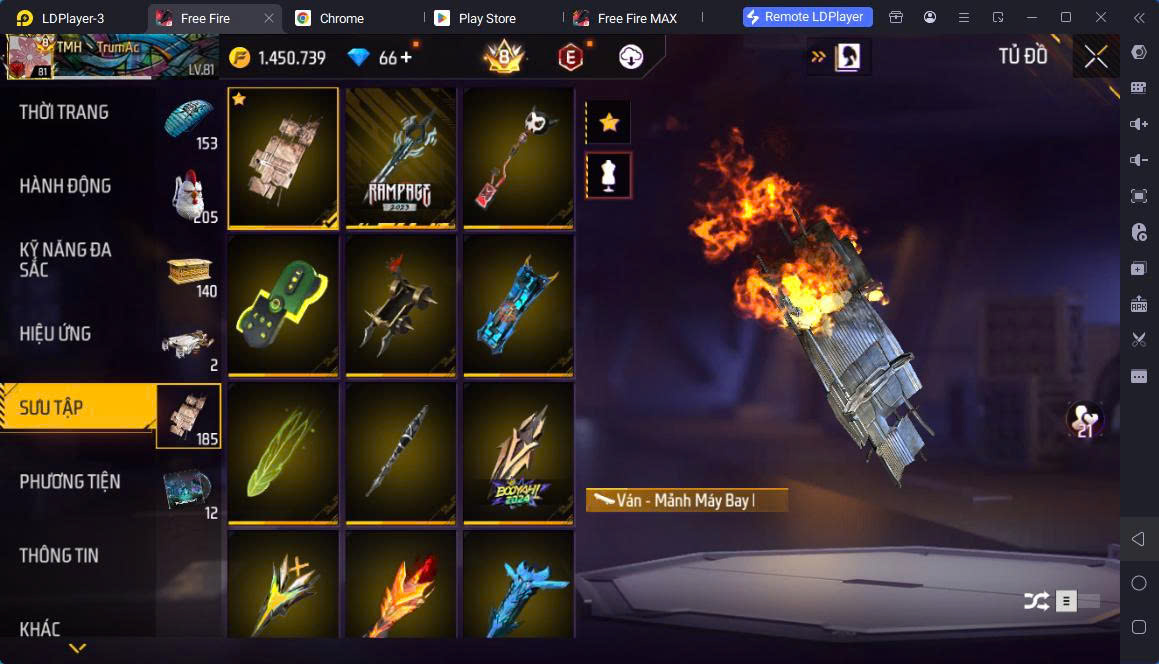The width and height of the screenshot is (1159, 664).
Task: Switch to the Hành Động category
Action: (x=65, y=186)
